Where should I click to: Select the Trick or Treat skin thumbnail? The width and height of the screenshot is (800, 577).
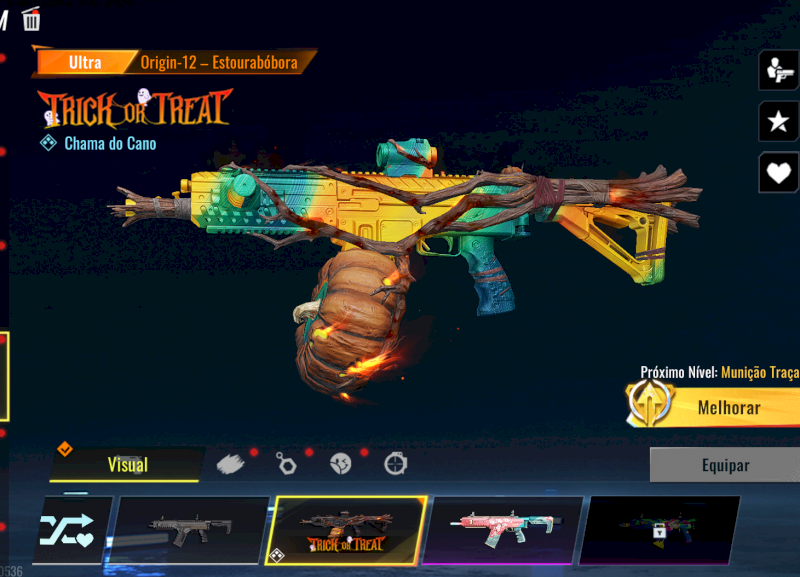[346, 530]
